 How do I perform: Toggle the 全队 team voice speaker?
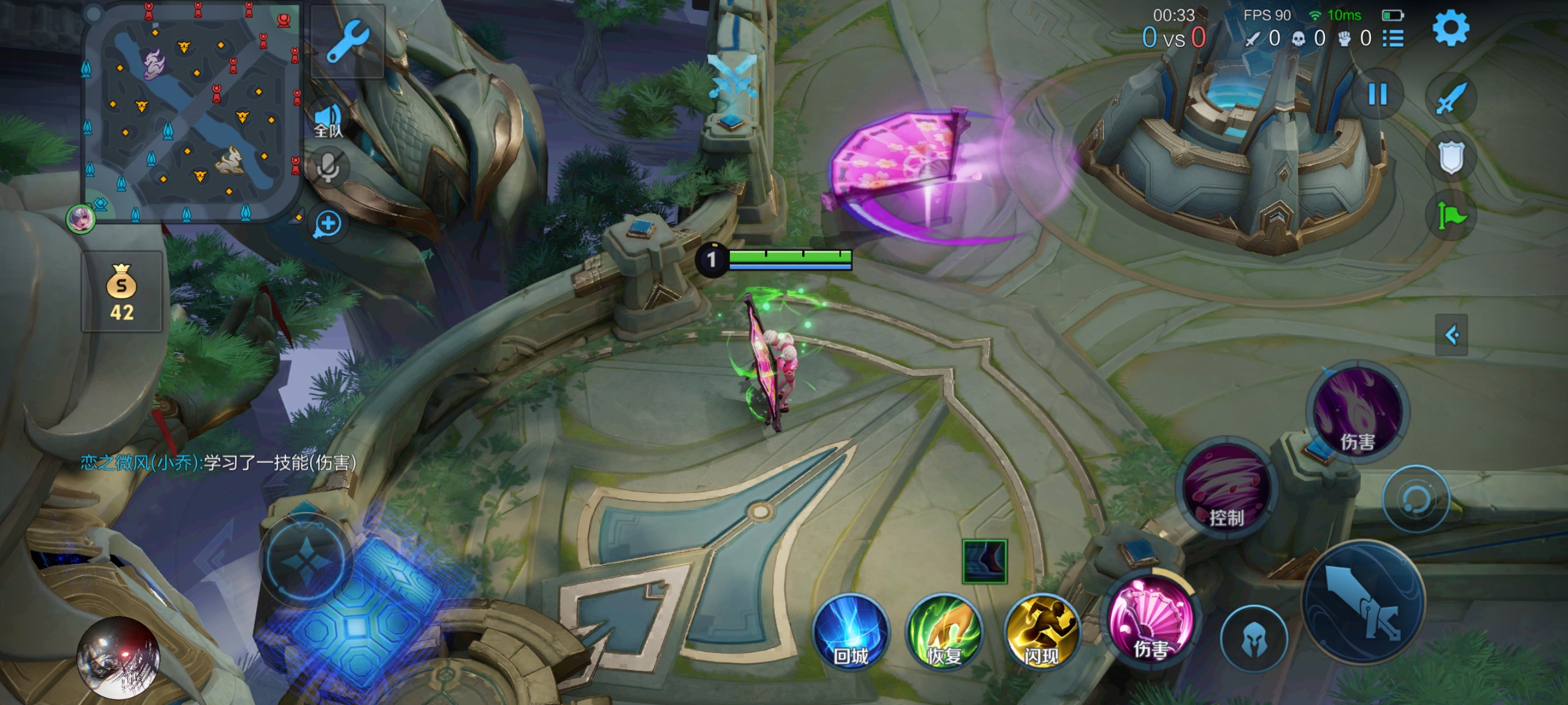click(x=328, y=120)
